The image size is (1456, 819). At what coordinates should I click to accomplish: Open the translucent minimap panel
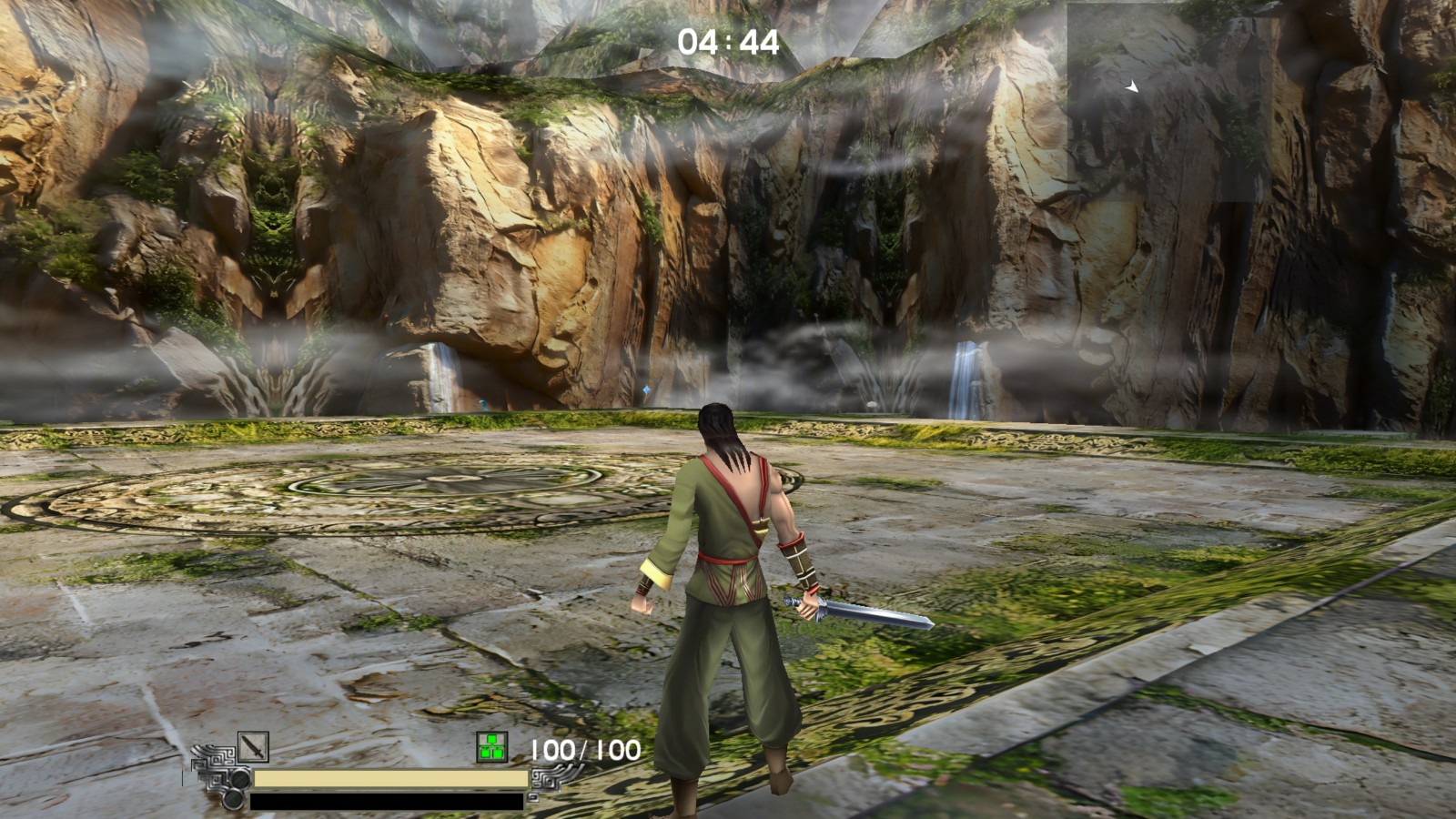coord(1163,102)
